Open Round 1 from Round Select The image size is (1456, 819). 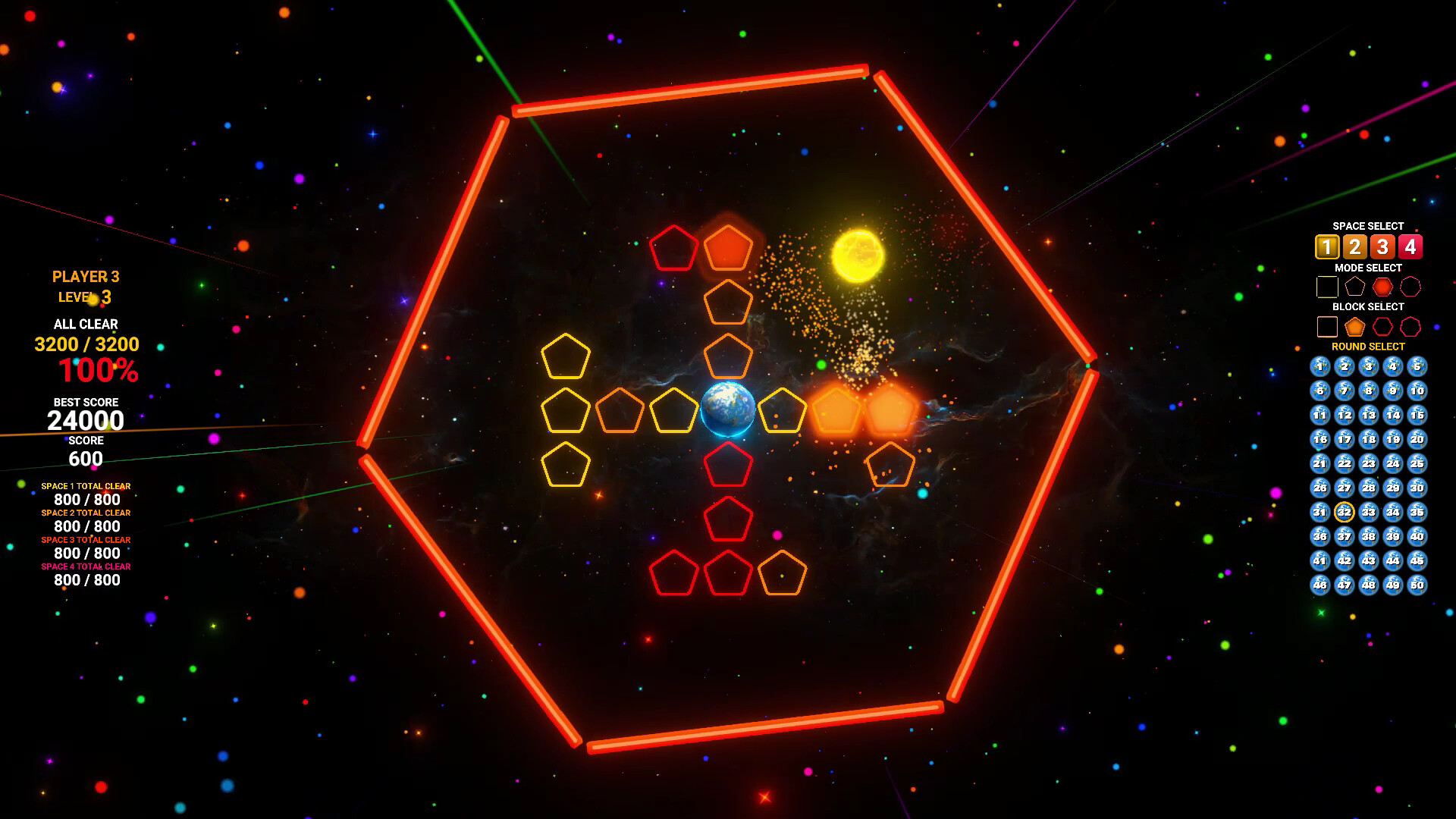pyautogui.click(x=1320, y=366)
